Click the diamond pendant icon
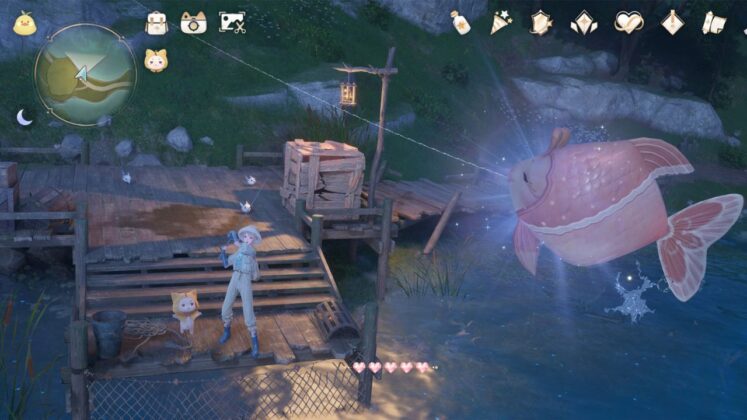Screen dimensions: 747x420 672,22
